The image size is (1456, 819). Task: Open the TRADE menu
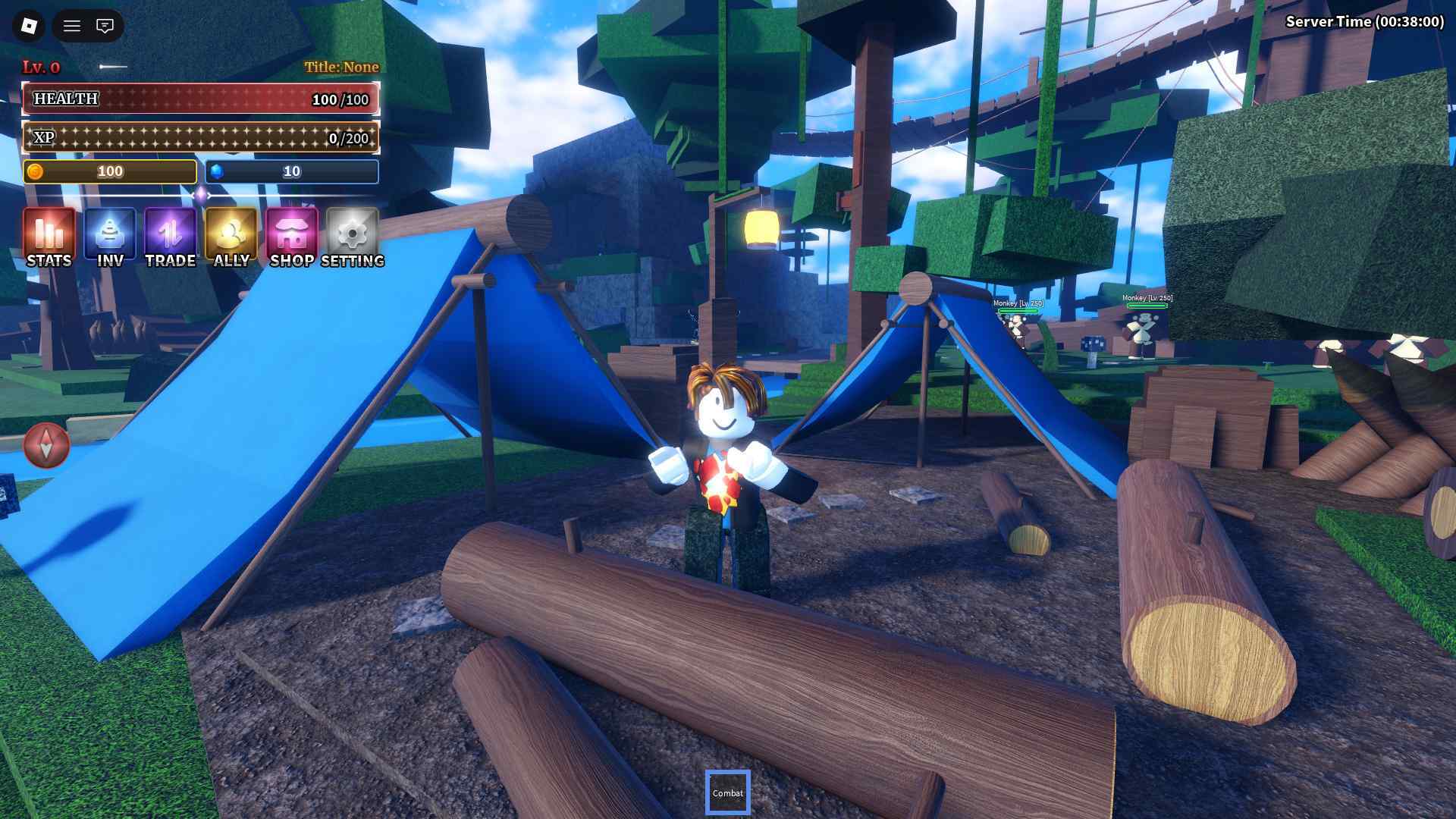coord(171,237)
